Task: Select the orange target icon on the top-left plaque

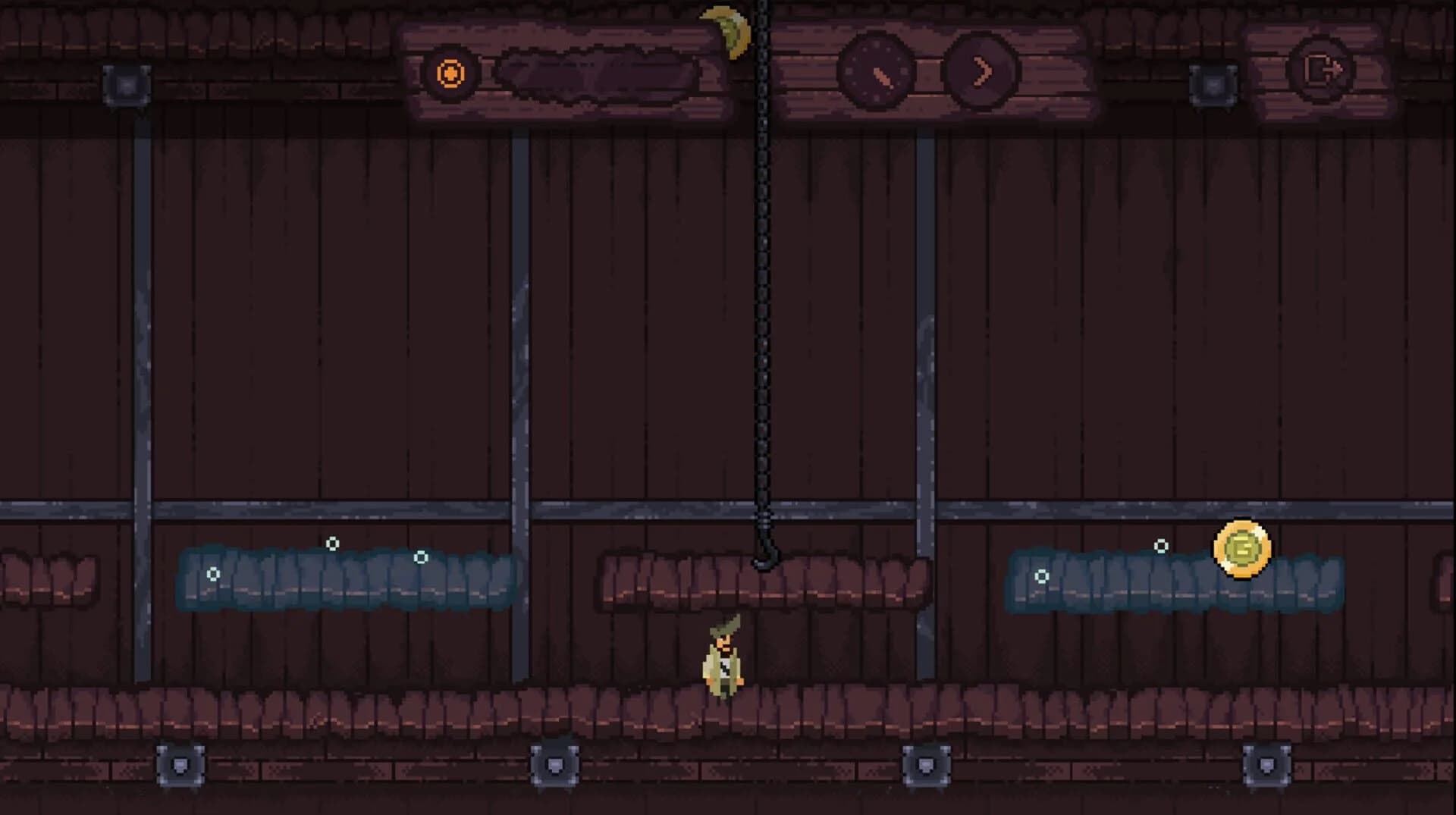Action: (449, 74)
